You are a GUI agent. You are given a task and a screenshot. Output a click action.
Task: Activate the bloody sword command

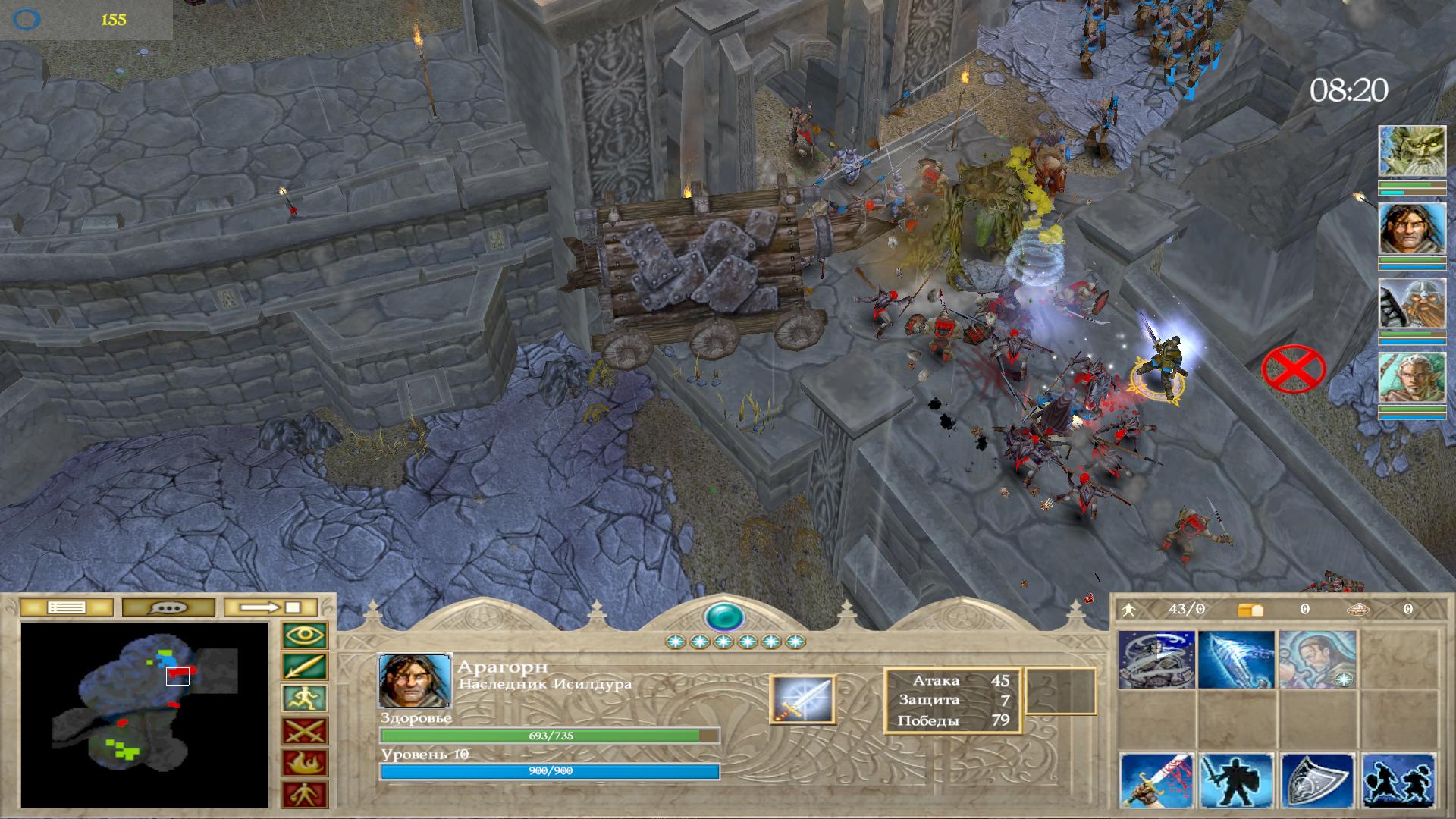[x=1156, y=781]
